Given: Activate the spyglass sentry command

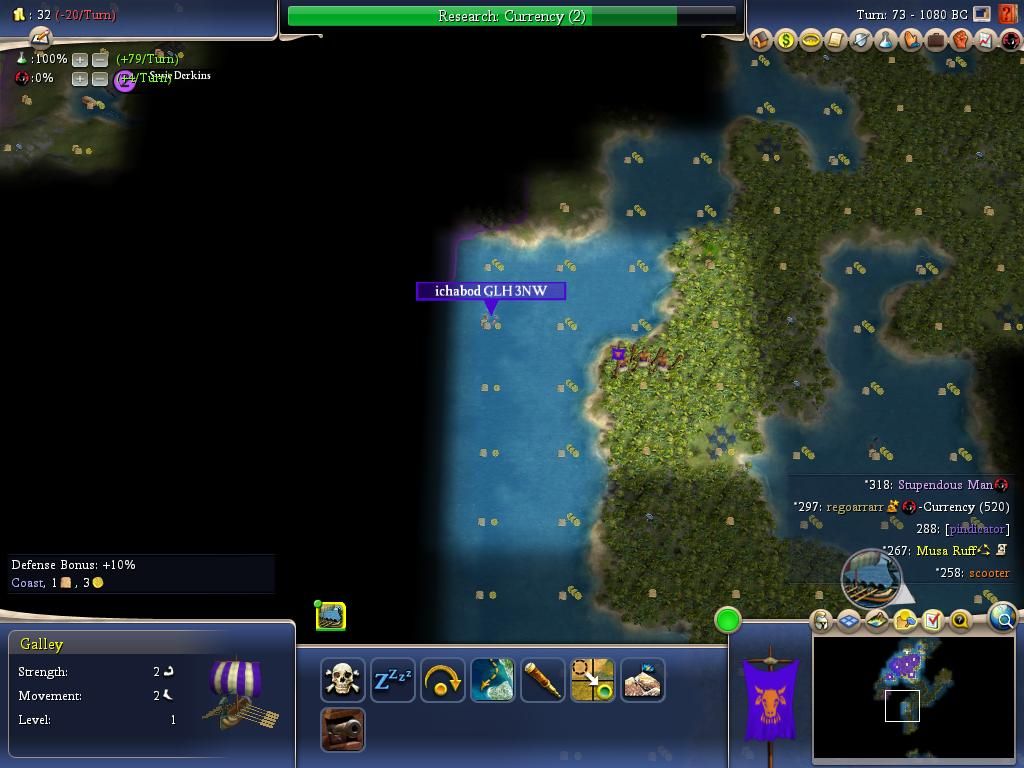Looking at the screenshot, I should click(542, 680).
